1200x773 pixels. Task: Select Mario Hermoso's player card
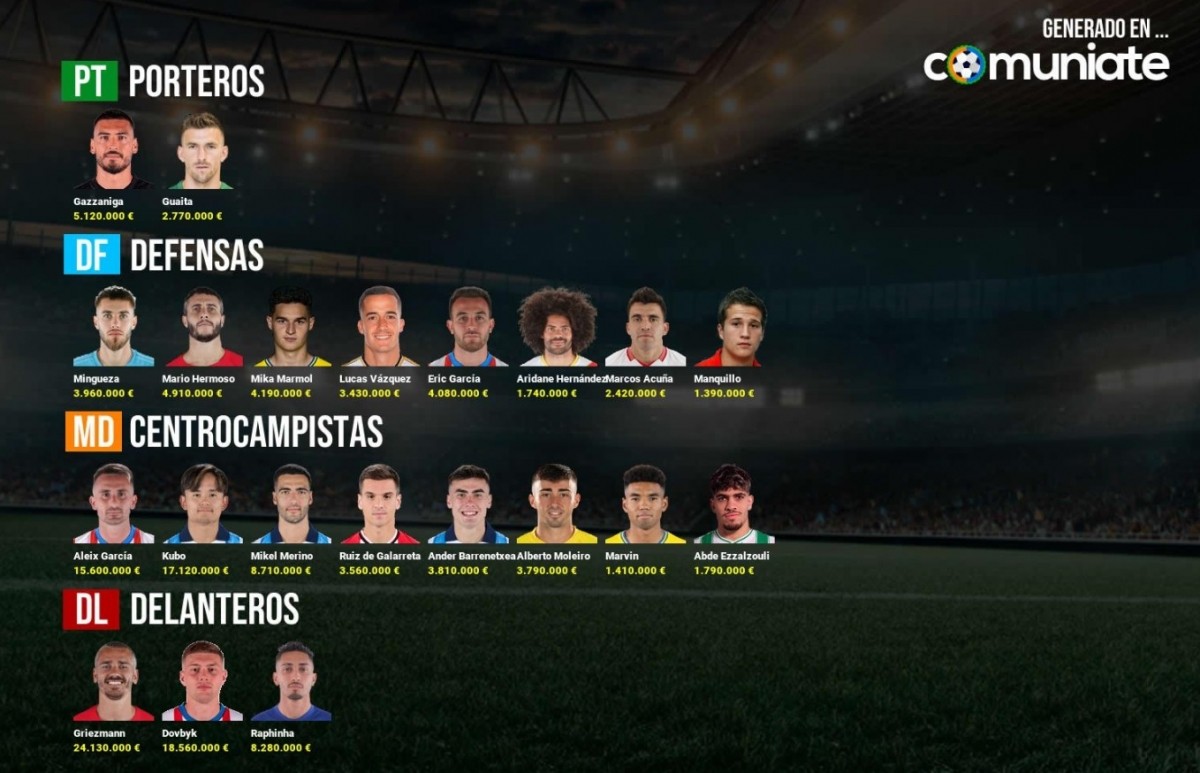coord(204,327)
